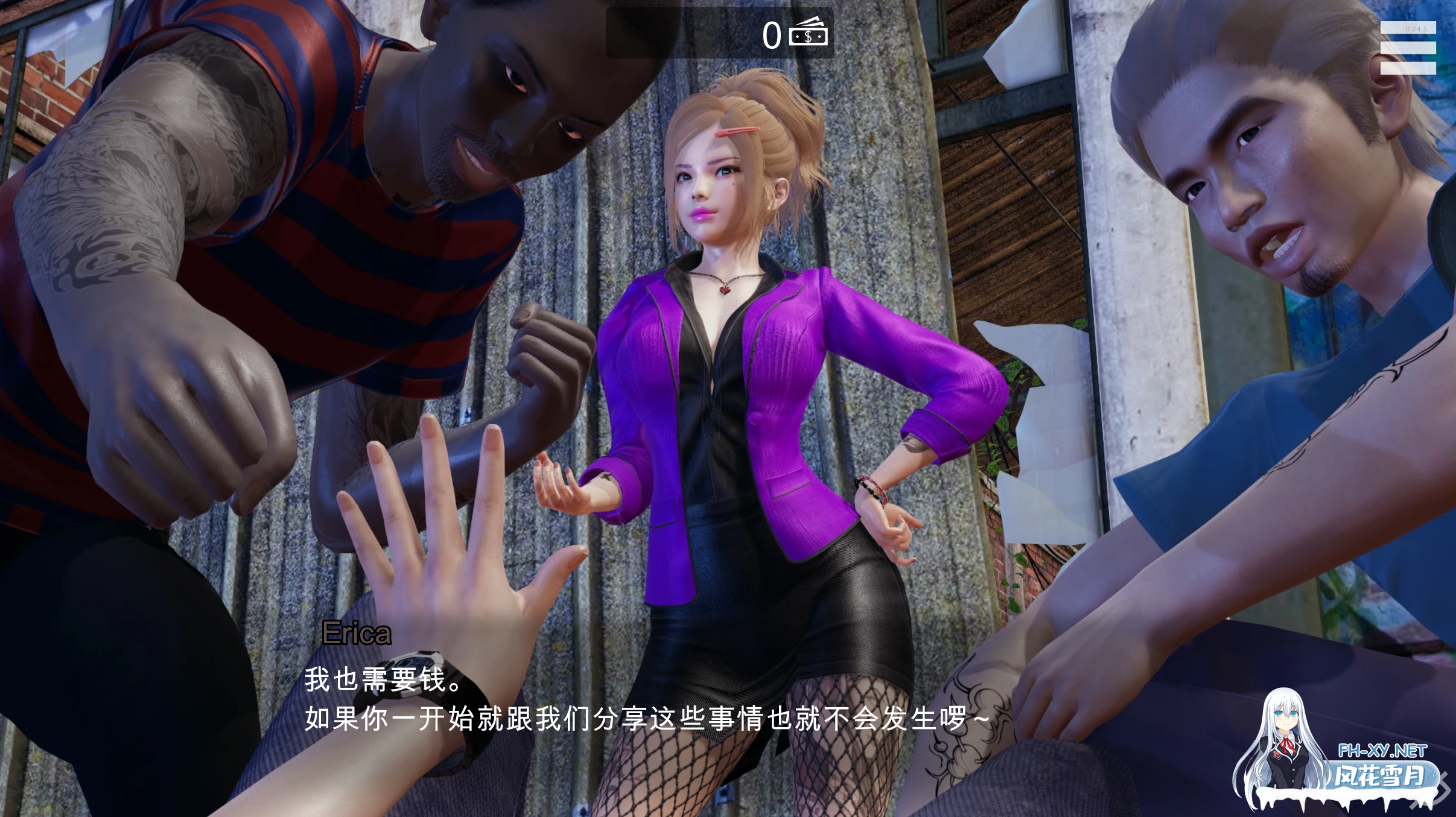Click the wallet display panel at top center
Screen dimensions: 1456x817
click(718, 33)
